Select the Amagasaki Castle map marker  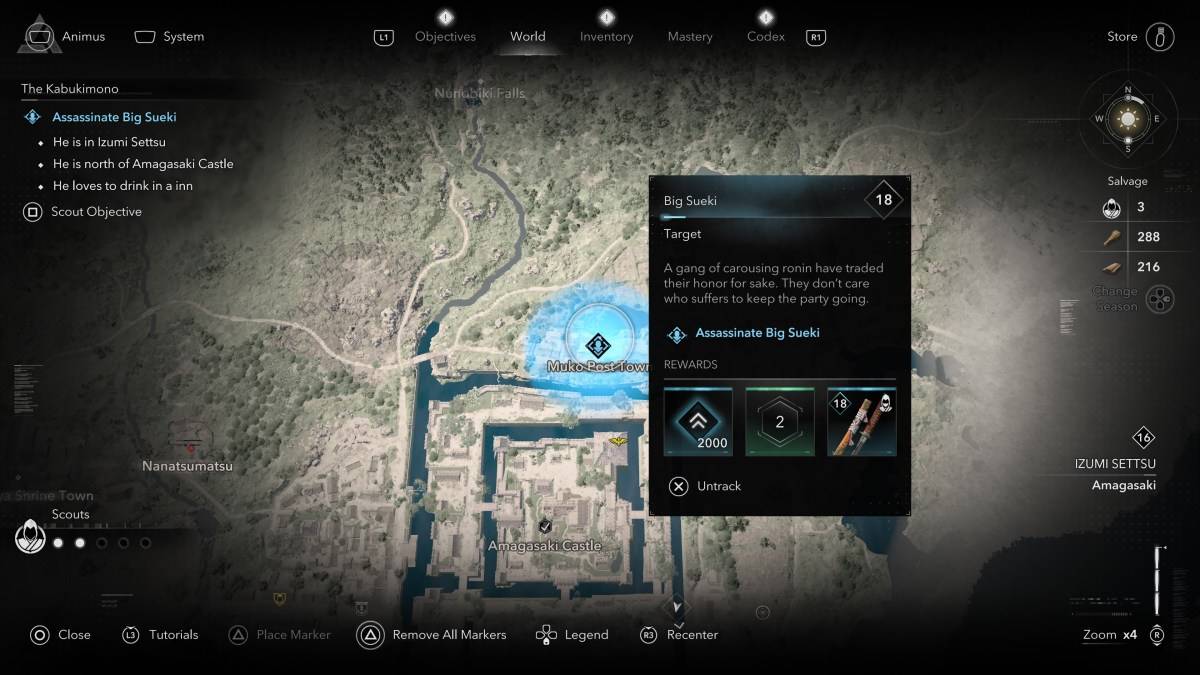(545, 527)
